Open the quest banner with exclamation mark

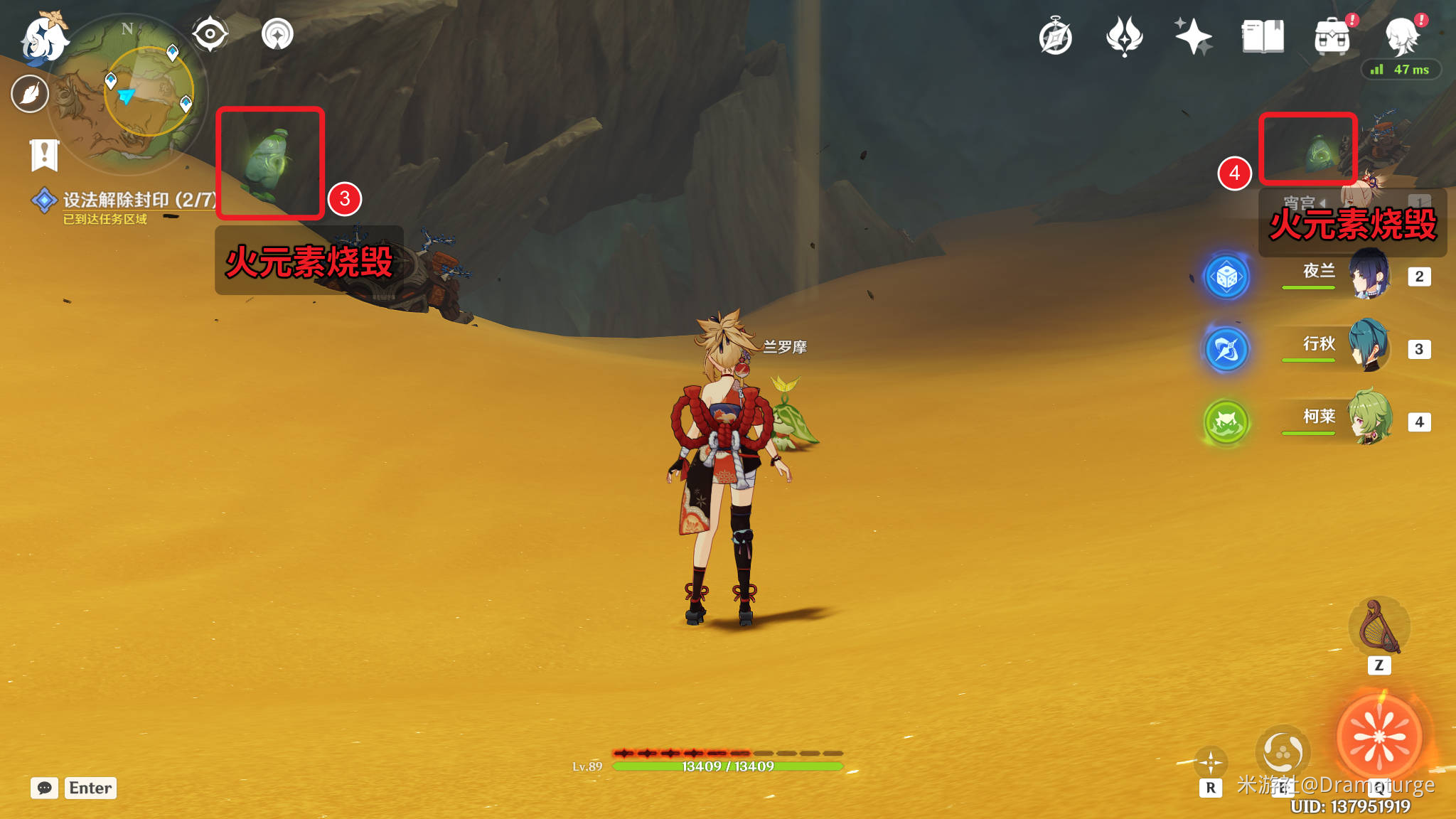pyautogui.click(x=44, y=154)
